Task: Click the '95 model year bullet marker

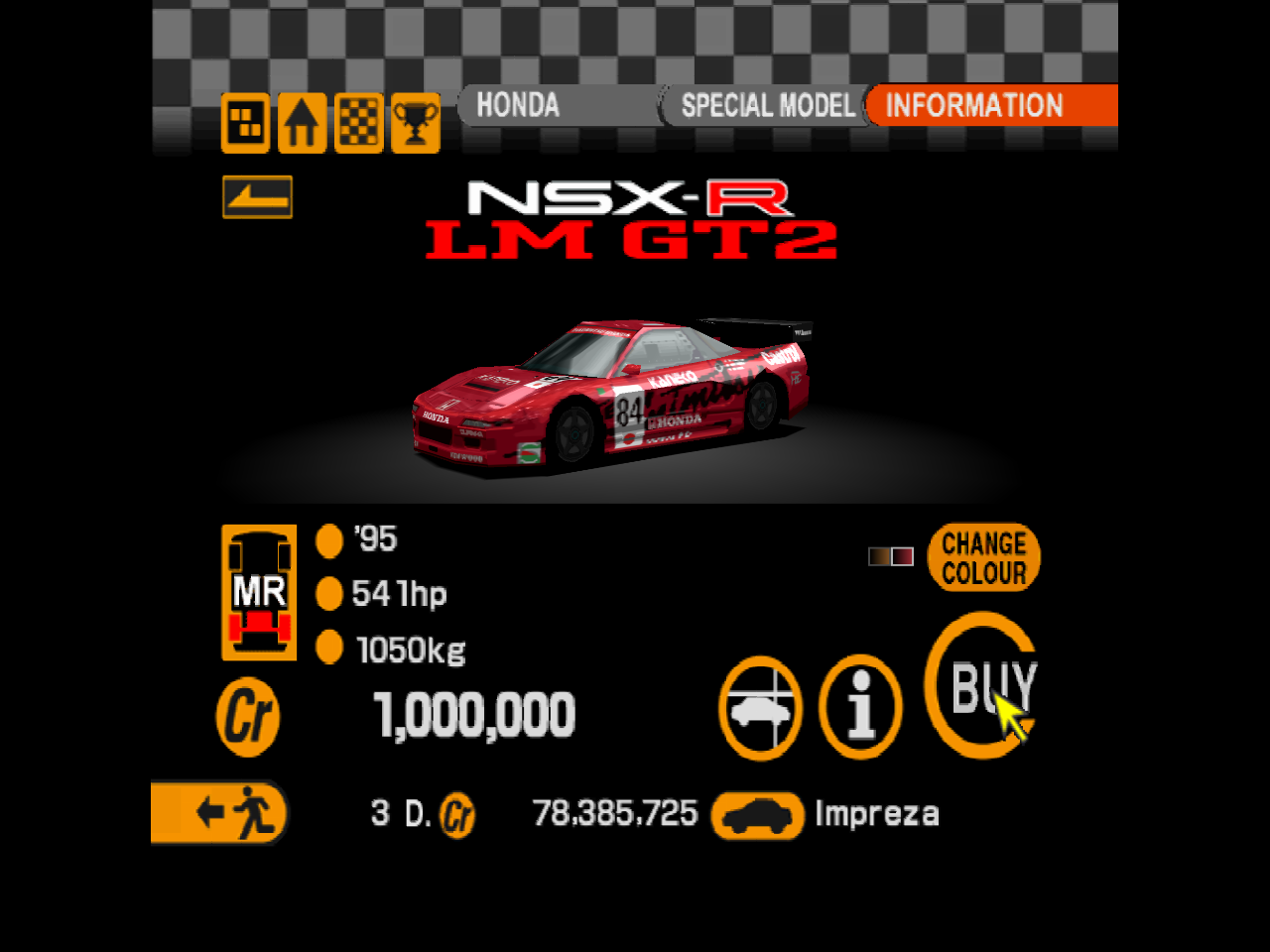Action: pyautogui.click(x=327, y=540)
